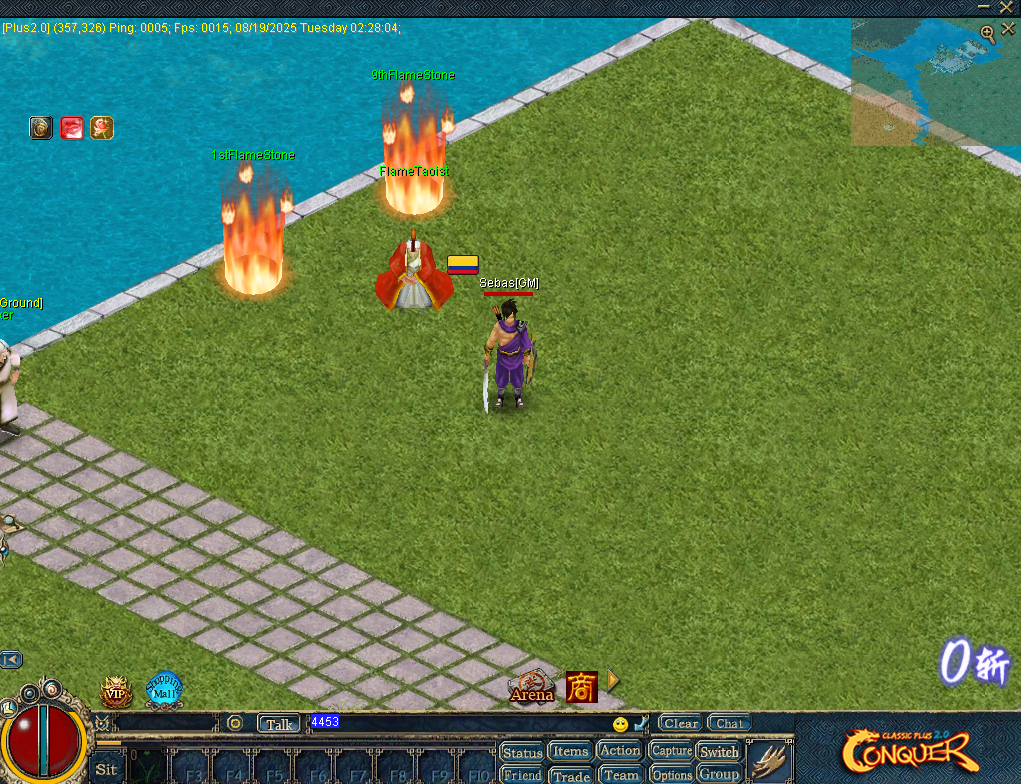The image size is (1021, 784).
Task: Open the VIP badge menu
Action: [116, 691]
